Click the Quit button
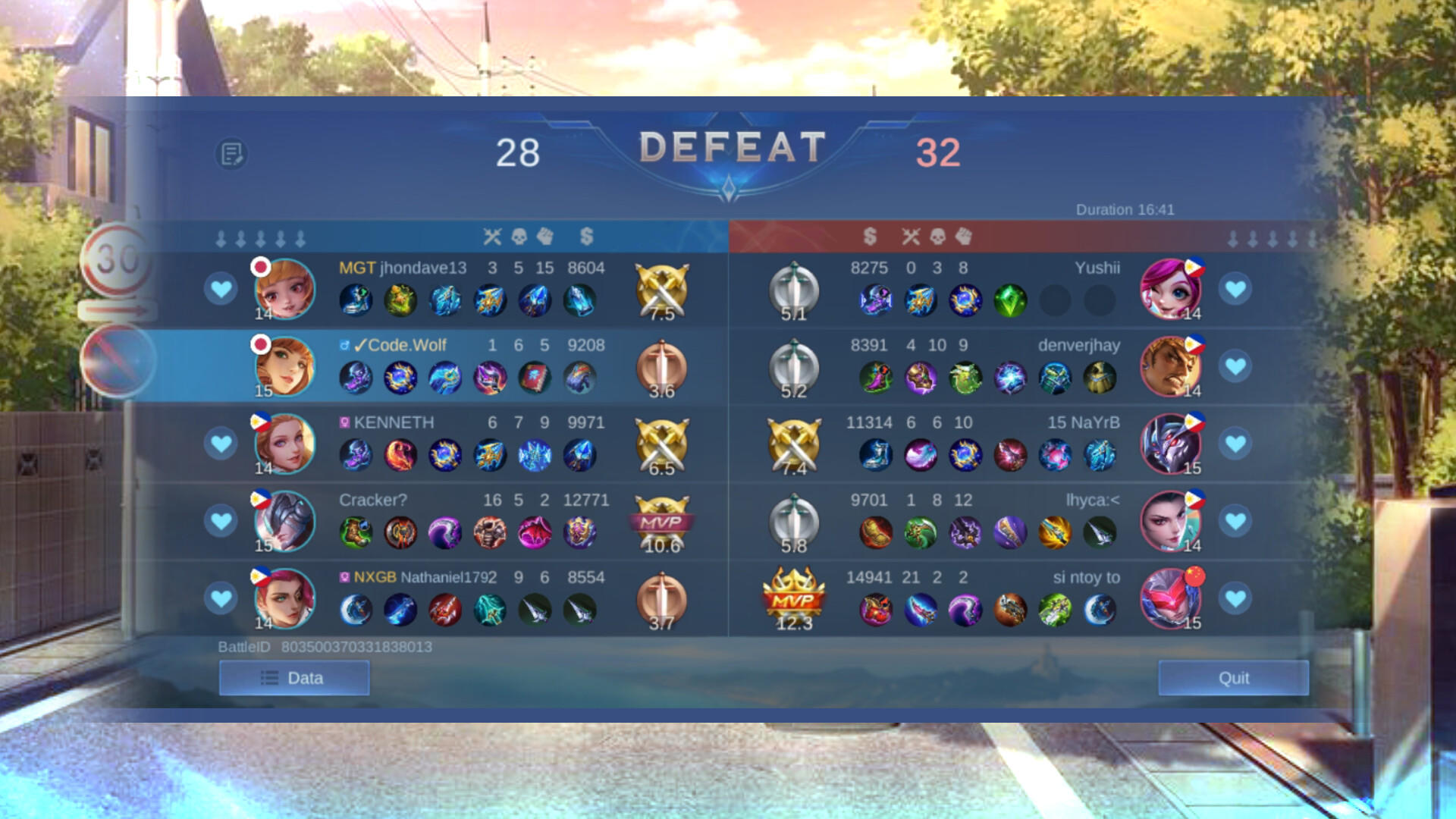The width and height of the screenshot is (1456, 819). [1233, 679]
